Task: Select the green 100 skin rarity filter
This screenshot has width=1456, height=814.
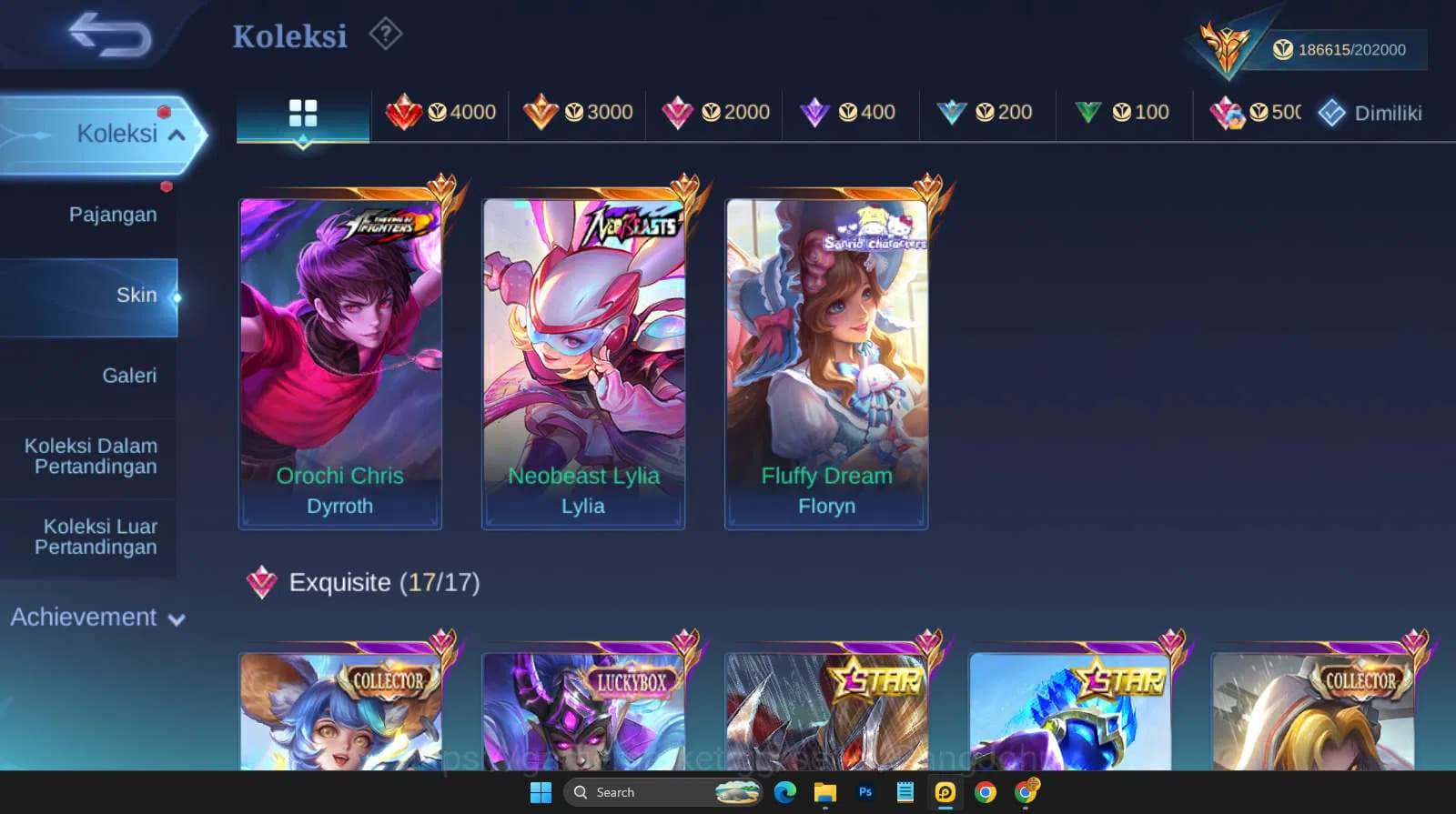Action: tap(1121, 113)
